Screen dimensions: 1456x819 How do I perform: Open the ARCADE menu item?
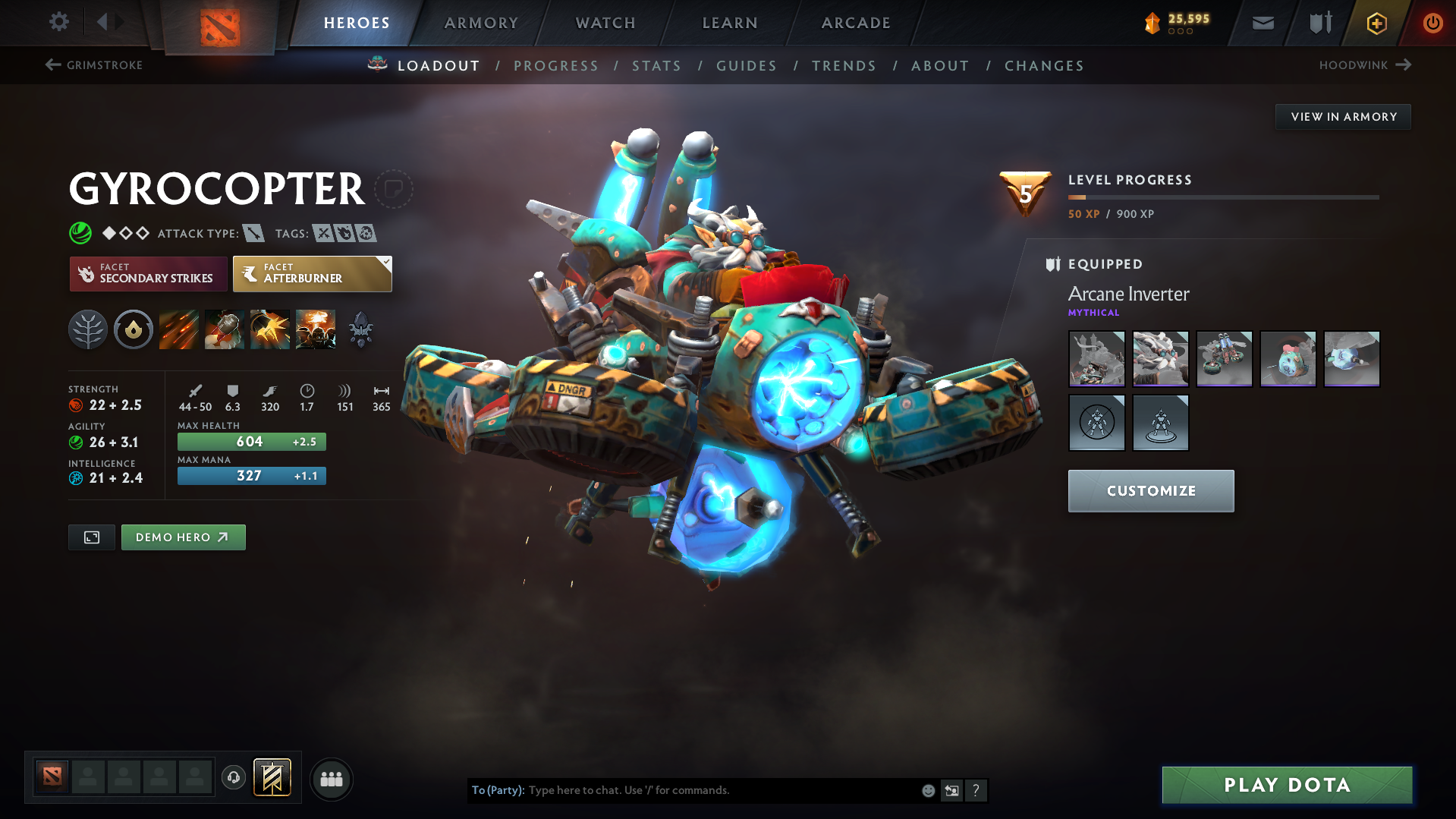854,23
